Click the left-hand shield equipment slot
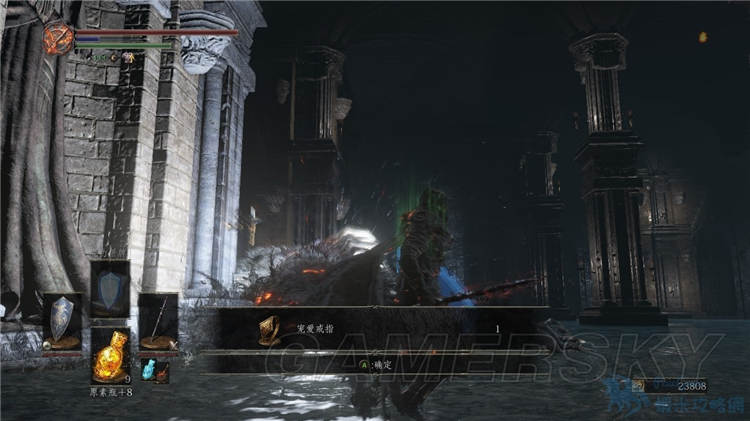 [x=62, y=322]
